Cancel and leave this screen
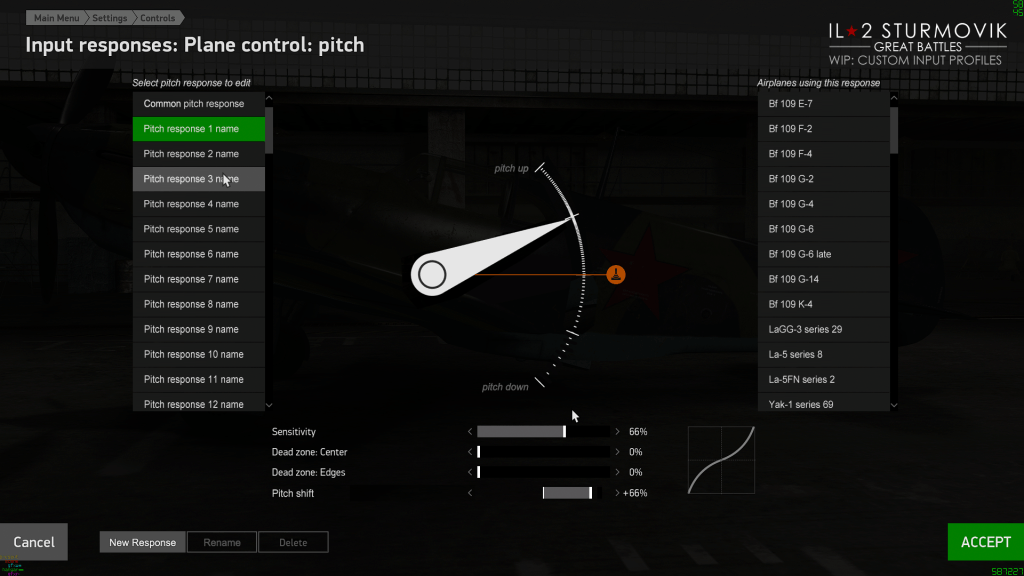The image size is (1024, 576). click(34, 542)
